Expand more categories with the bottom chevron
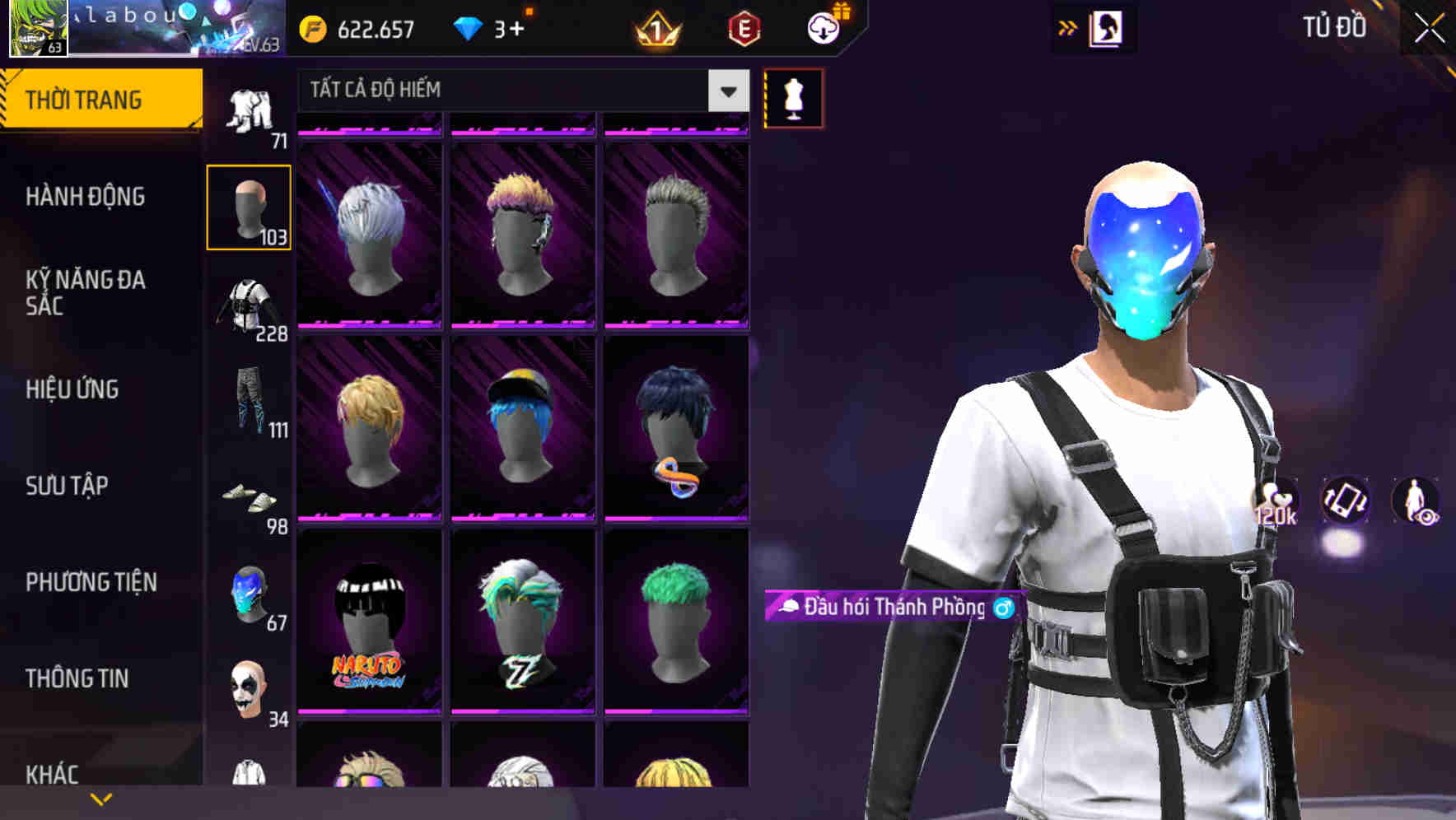This screenshot has width=1456, height=820. (99, 798)
